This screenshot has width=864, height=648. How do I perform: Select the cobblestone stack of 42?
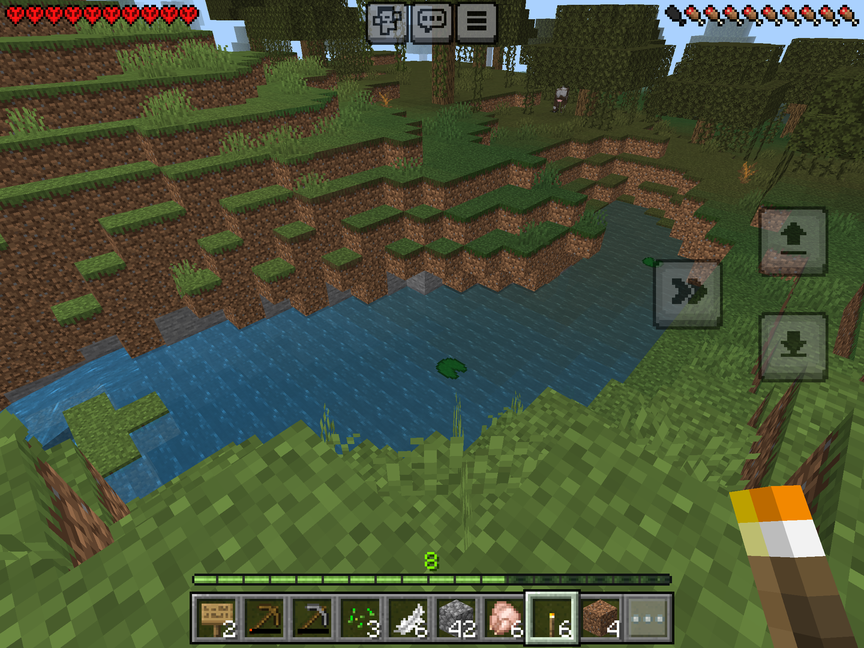click(x=456, y=618)
